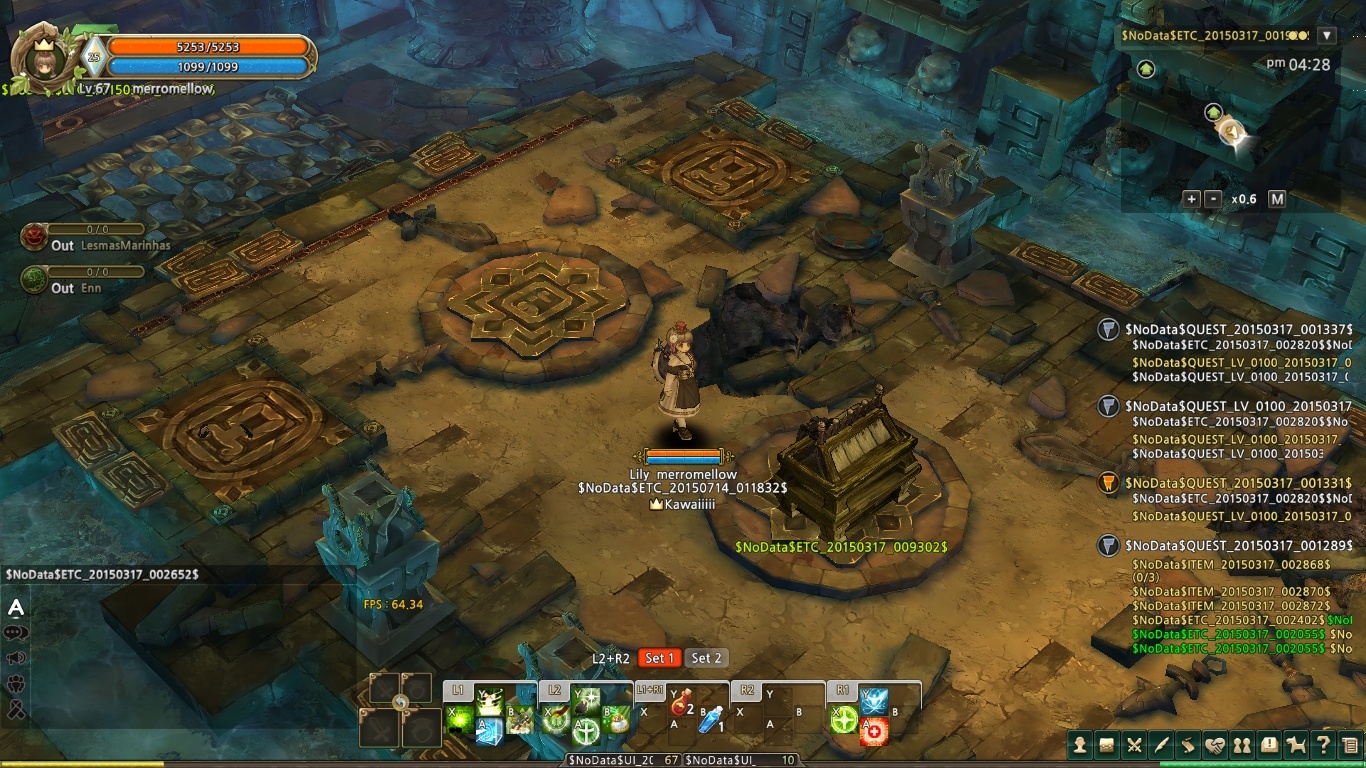Select the Set 1 hotbar tab
This screenshot has width=1366, height=768.
pos(660,658)
